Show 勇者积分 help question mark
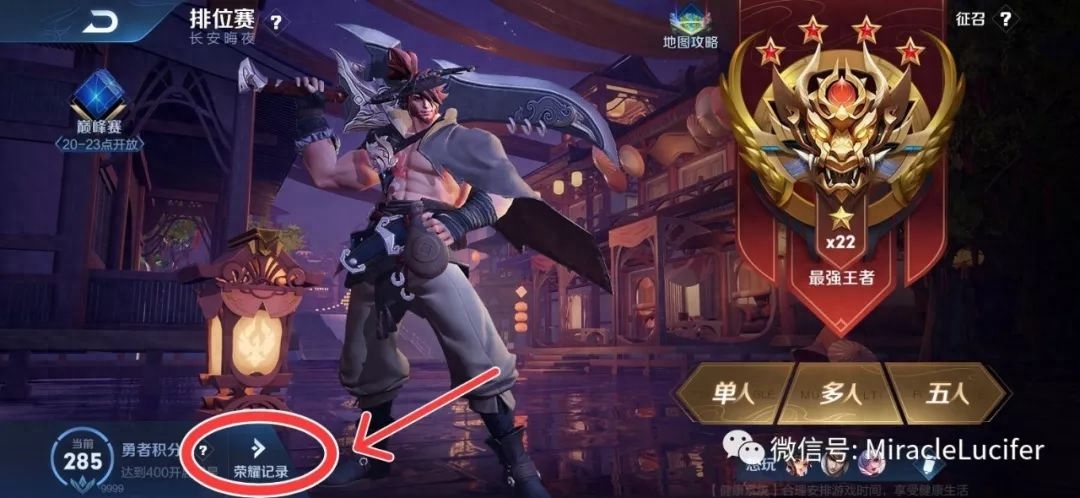 [x=203, y=451]
